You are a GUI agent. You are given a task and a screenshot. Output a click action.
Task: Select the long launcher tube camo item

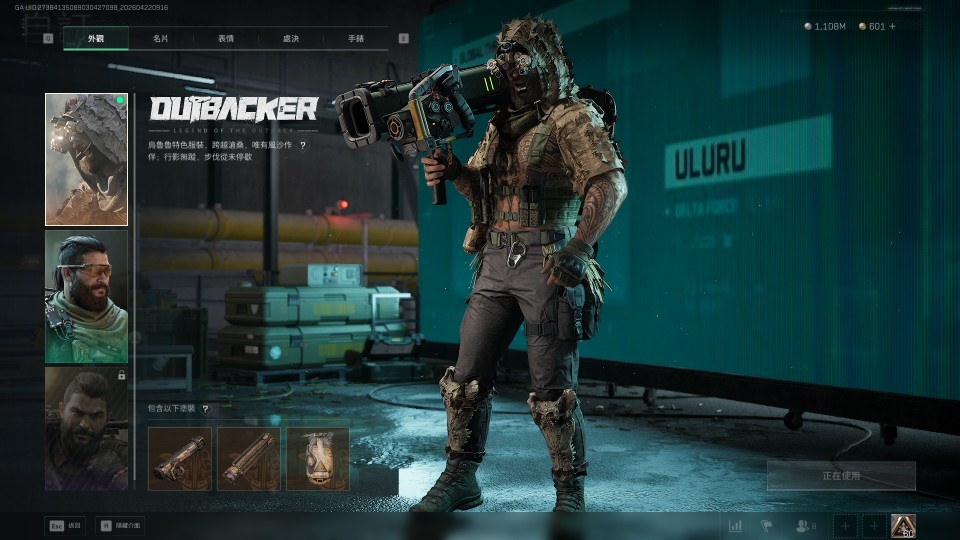pos(249,459)
